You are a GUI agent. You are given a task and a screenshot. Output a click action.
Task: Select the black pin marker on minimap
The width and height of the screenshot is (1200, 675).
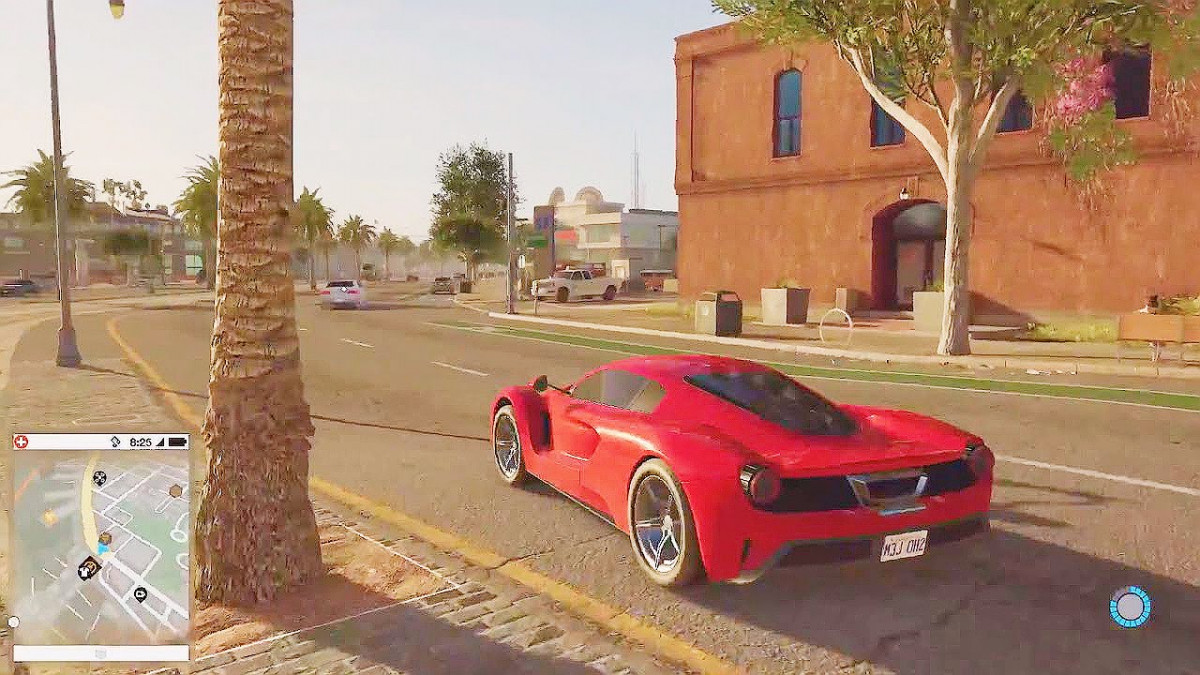(140, 594)
